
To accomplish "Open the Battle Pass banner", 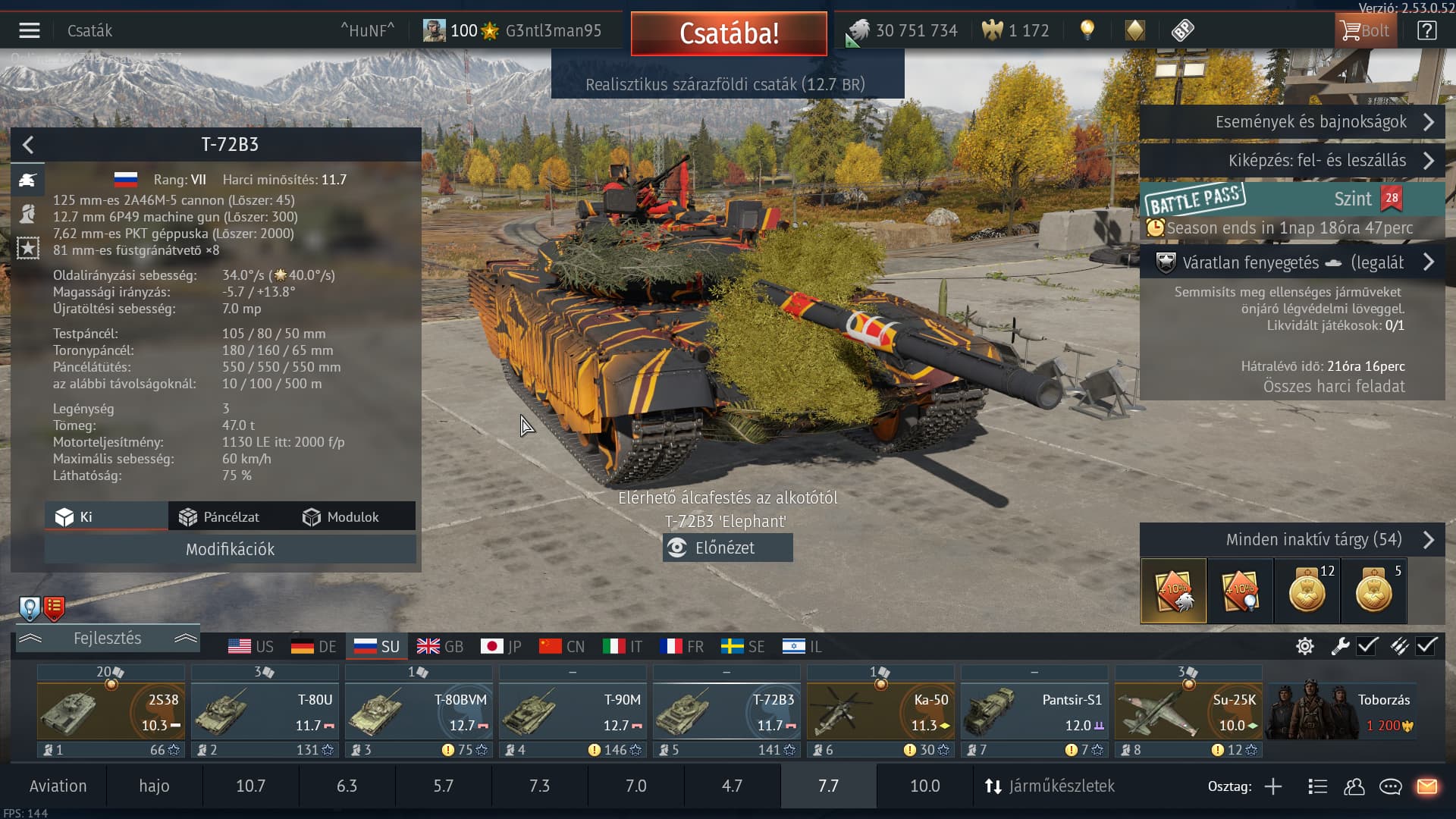I will click(x=1291, y=200).
